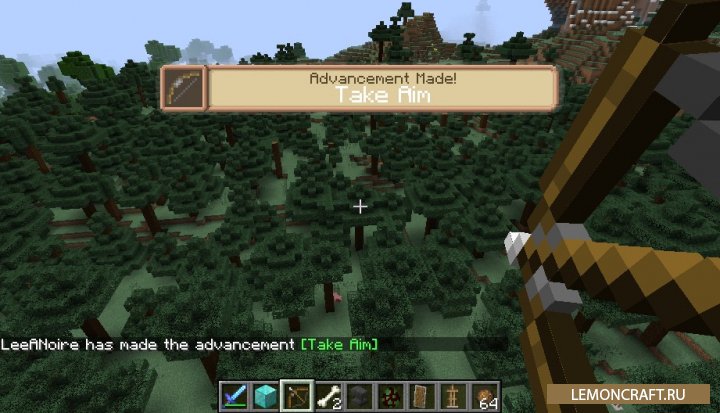This screenshot has height=413, width=720.
Task: Click the Take Aim advancement toast
Action: click(x=360, y=88)
